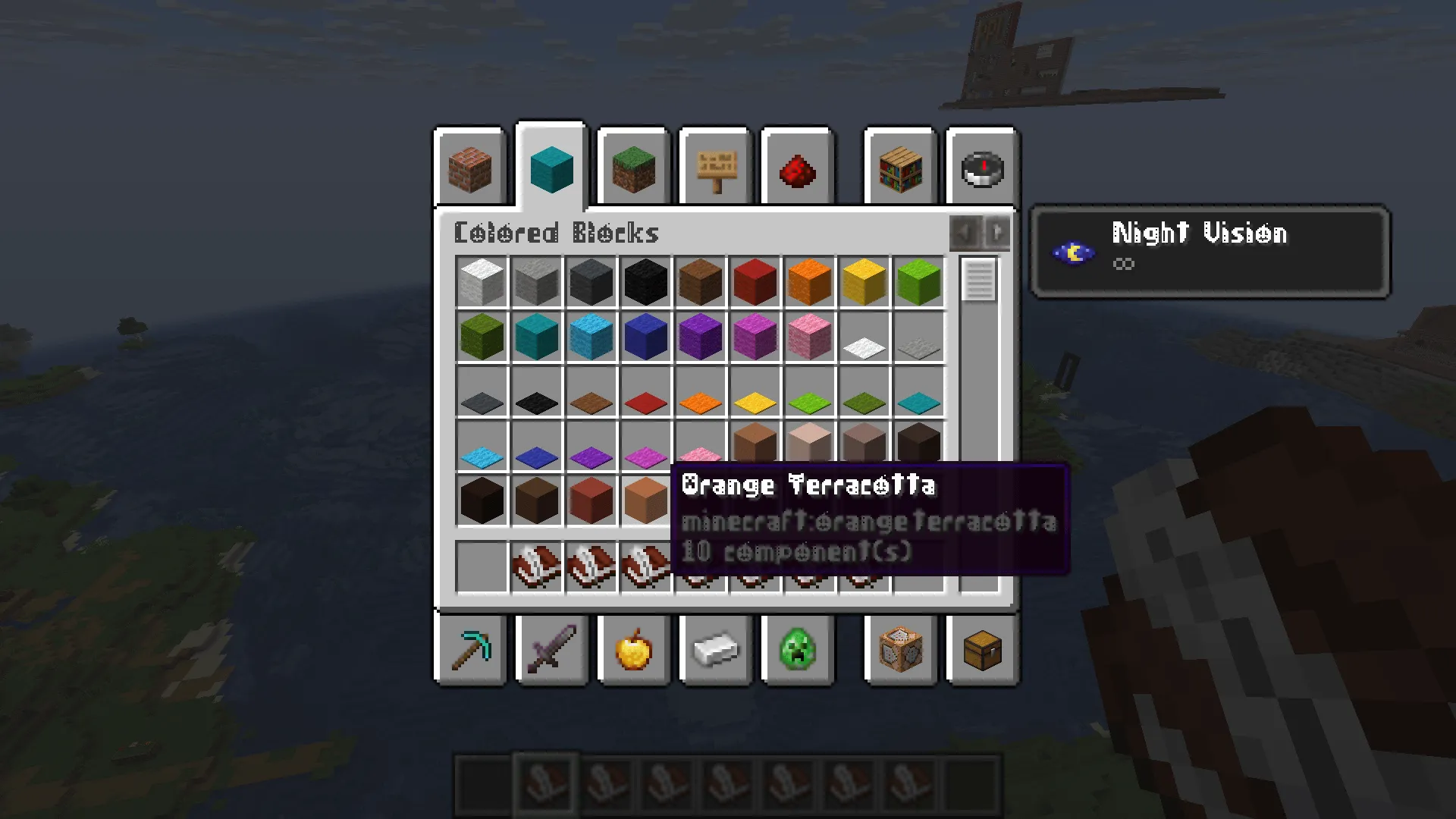The image size is (1456, 819).
Task: Open the Redstone Blocks tab
Action: pos(798,168)
